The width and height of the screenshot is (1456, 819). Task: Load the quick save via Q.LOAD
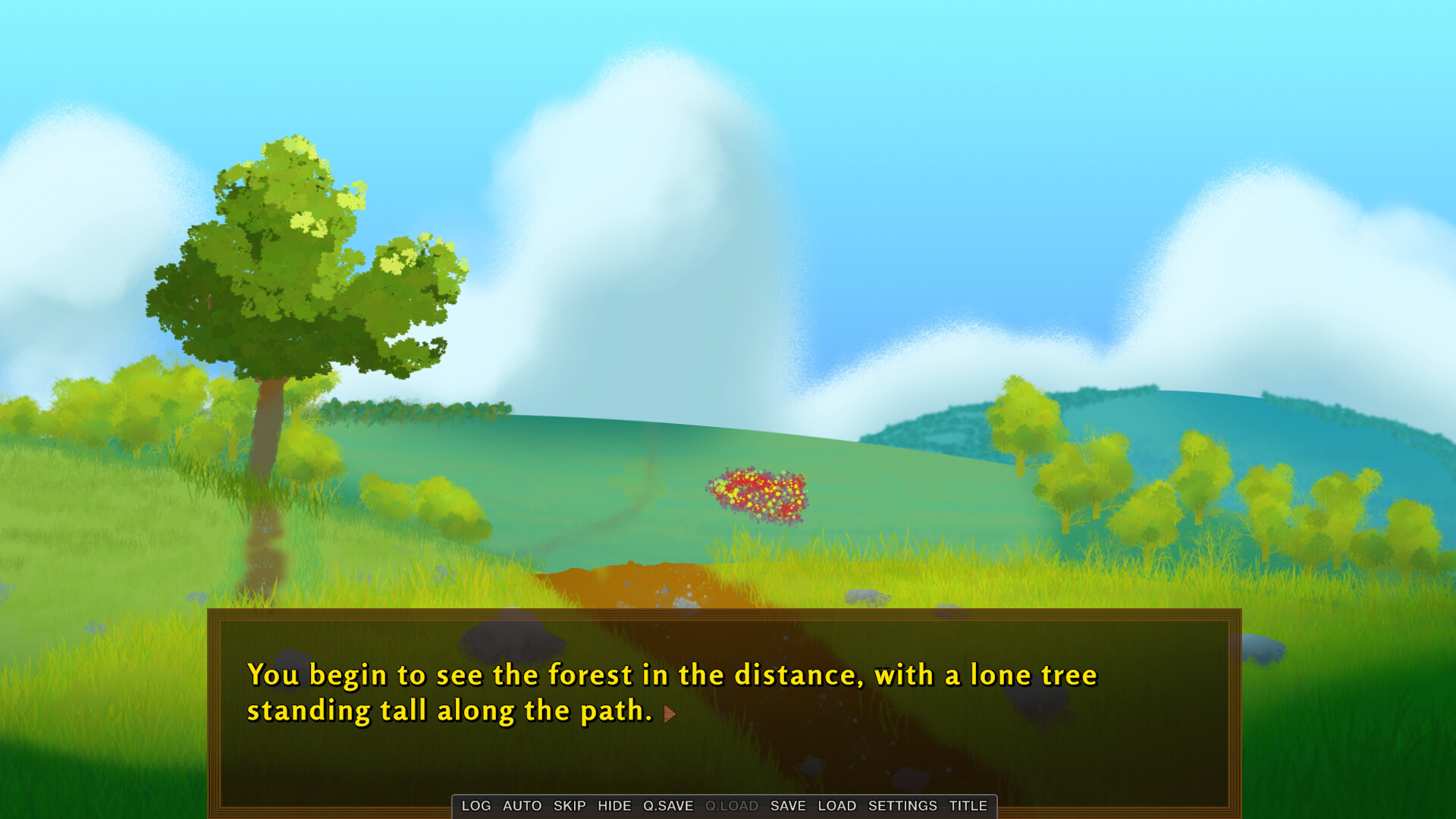tap(732, 806)
